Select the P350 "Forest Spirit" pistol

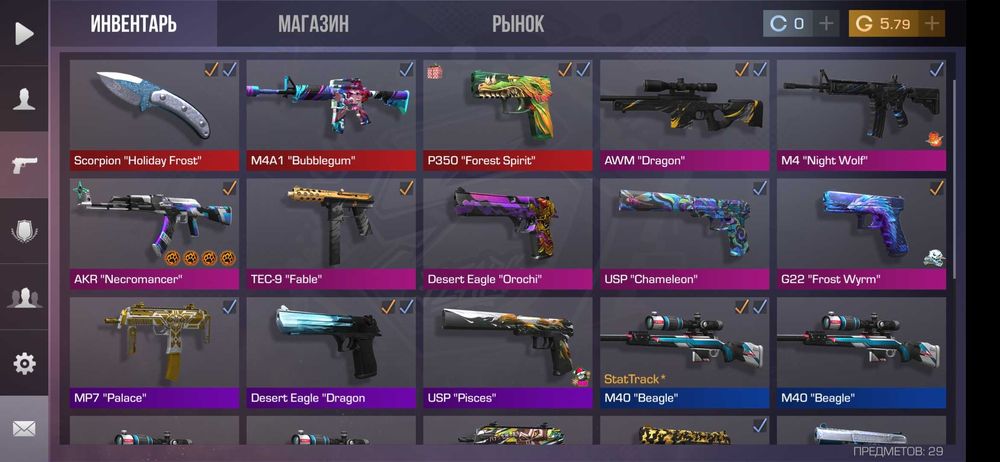coord(508,113)
